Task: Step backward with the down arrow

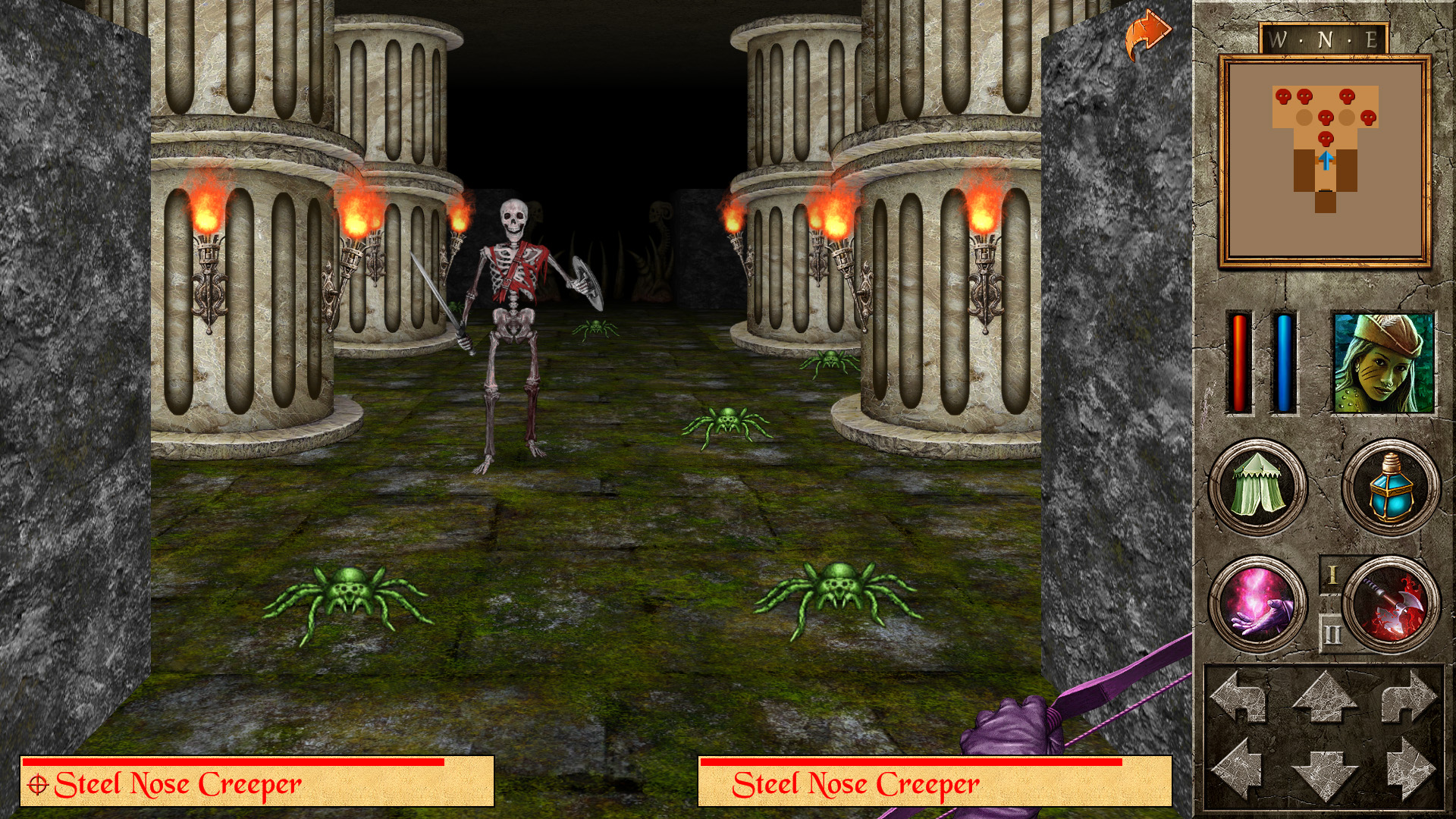Action: pyautogui.click(x=1325, y=773)
